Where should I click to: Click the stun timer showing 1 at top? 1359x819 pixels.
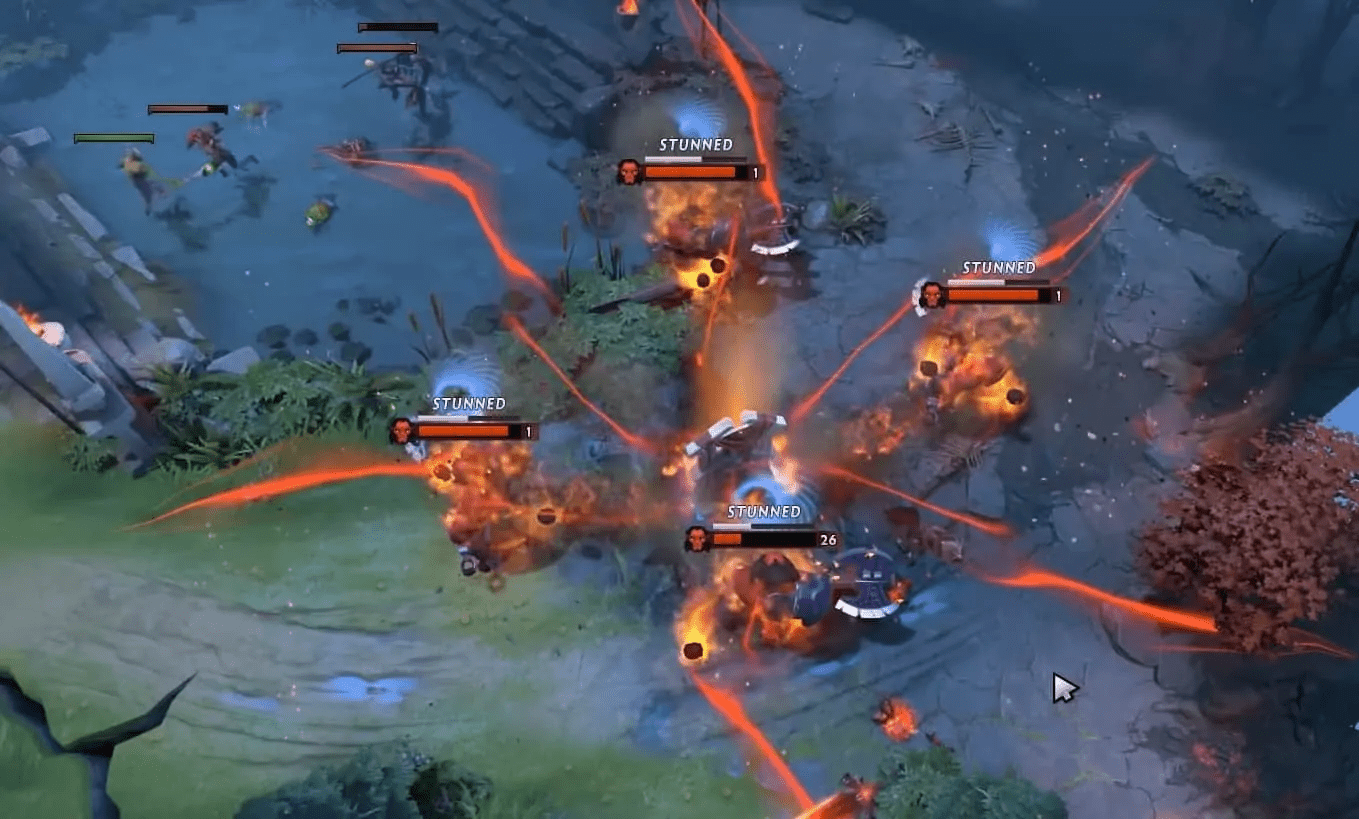[x=758, y=170]
